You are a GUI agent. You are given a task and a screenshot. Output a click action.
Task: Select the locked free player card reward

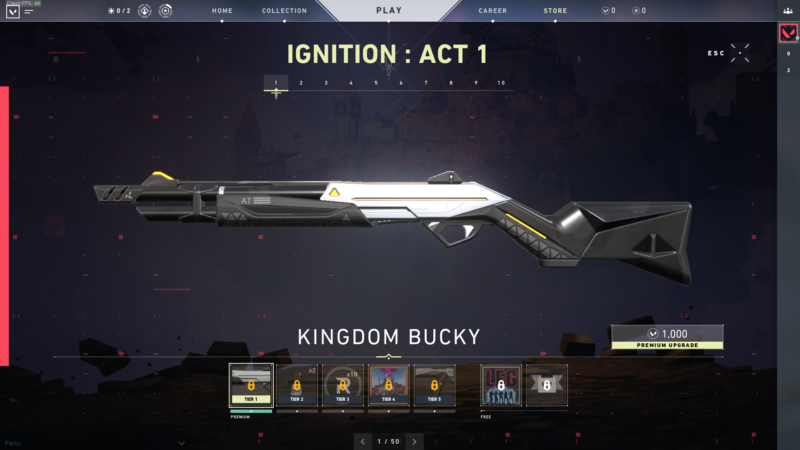(500, 385)
